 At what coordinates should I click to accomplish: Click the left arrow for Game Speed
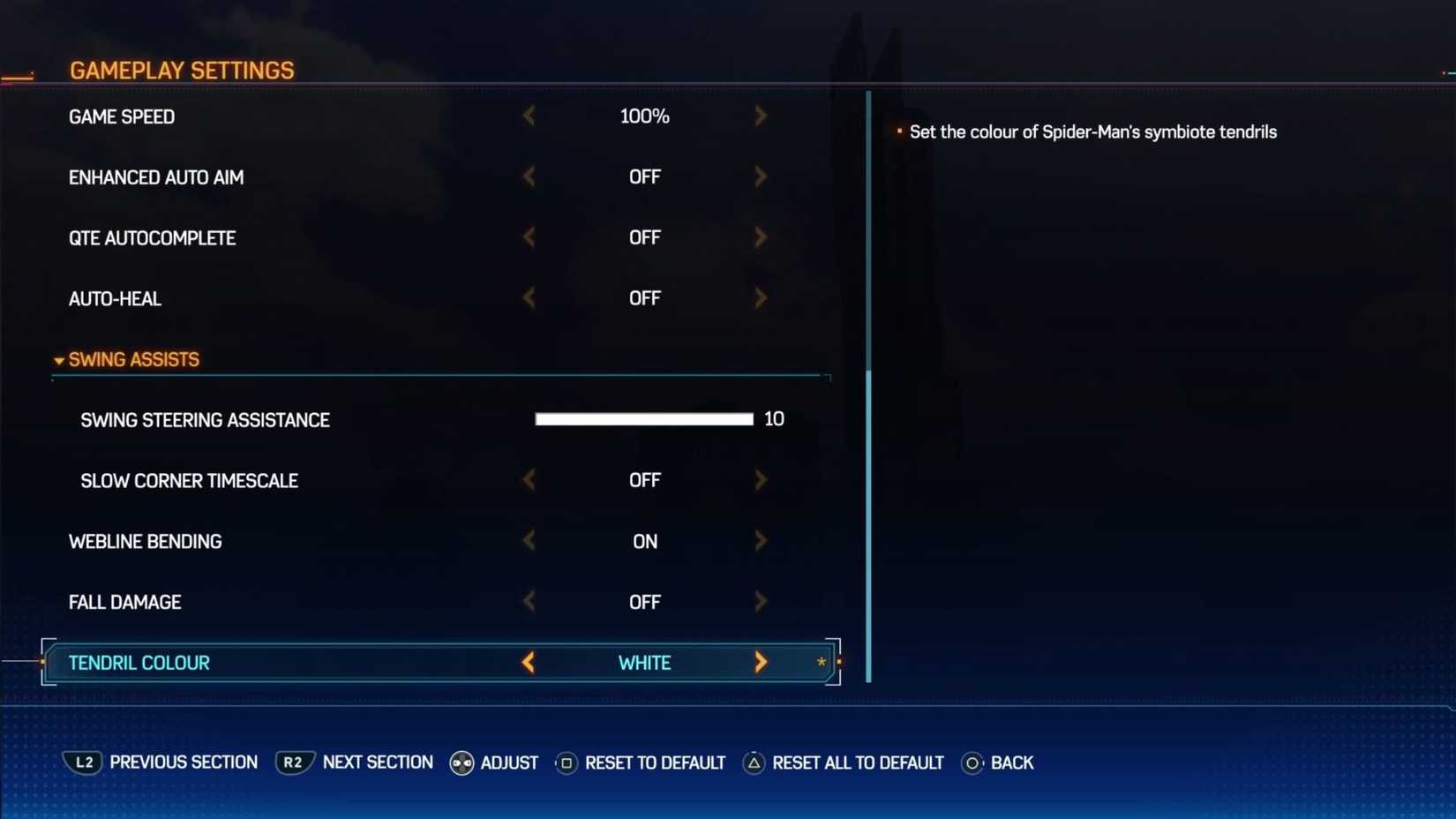coord(529,116)
